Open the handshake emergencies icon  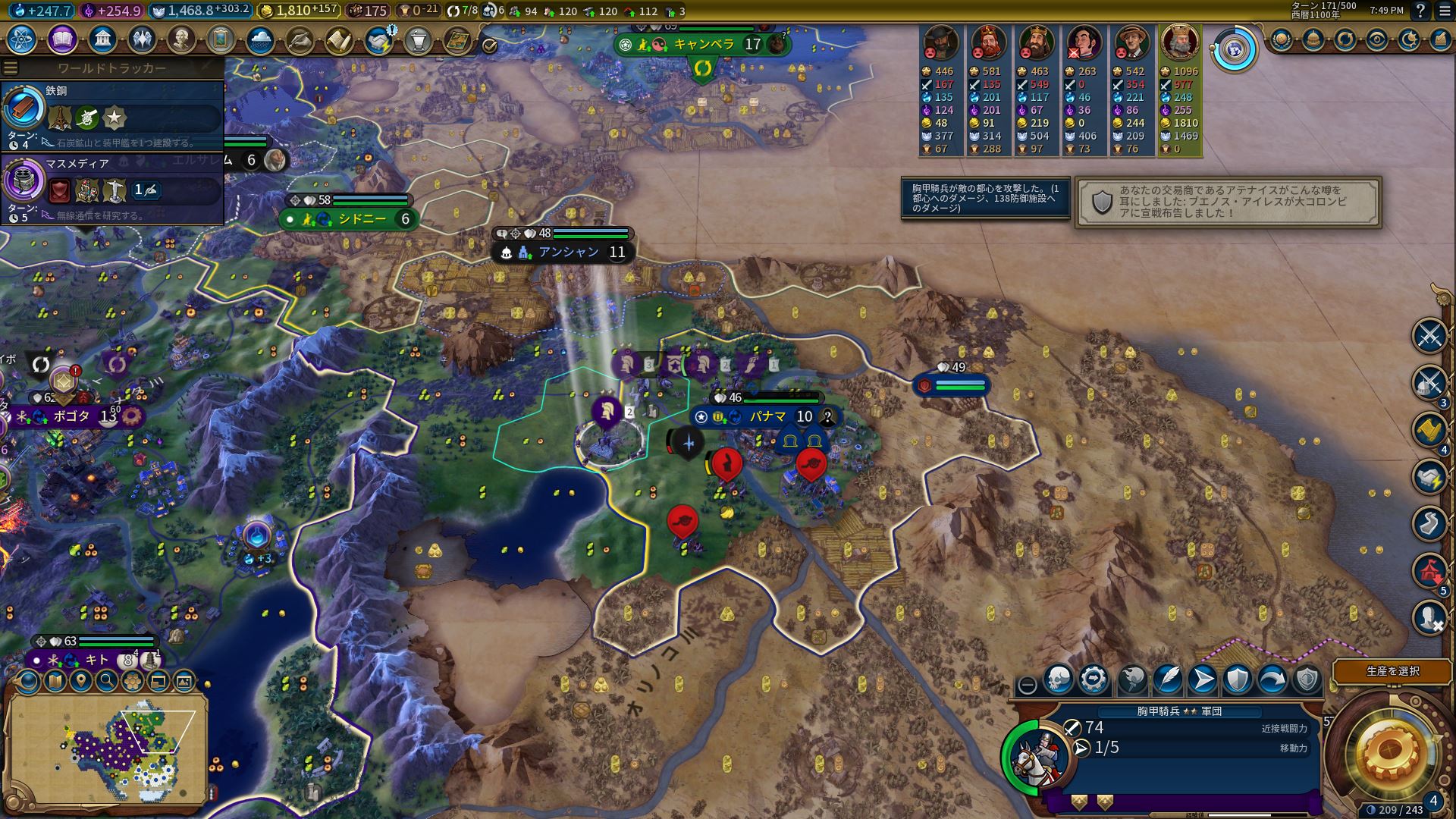[x=378, y=39]
